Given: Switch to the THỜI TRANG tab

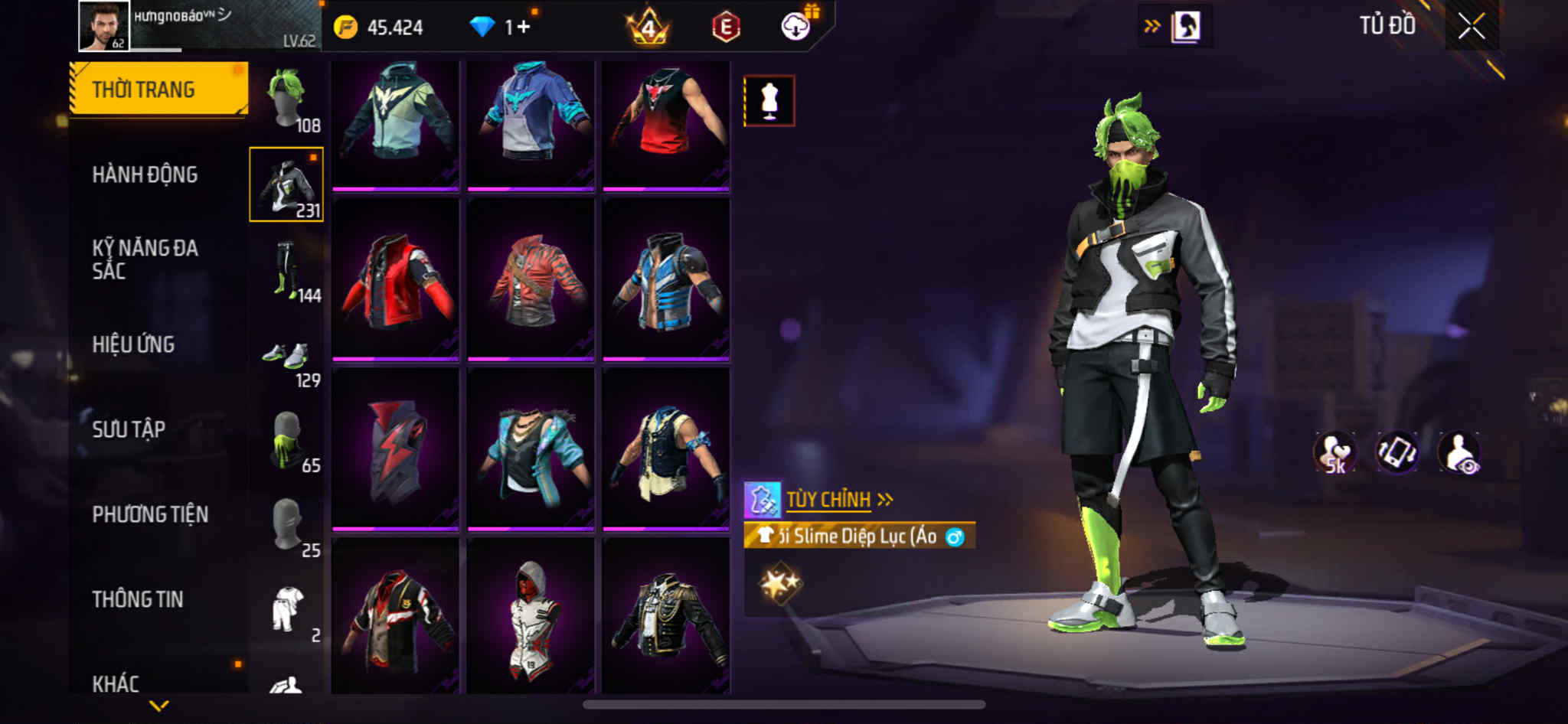Looking at the screenshot, I should (x=158, y=90).
